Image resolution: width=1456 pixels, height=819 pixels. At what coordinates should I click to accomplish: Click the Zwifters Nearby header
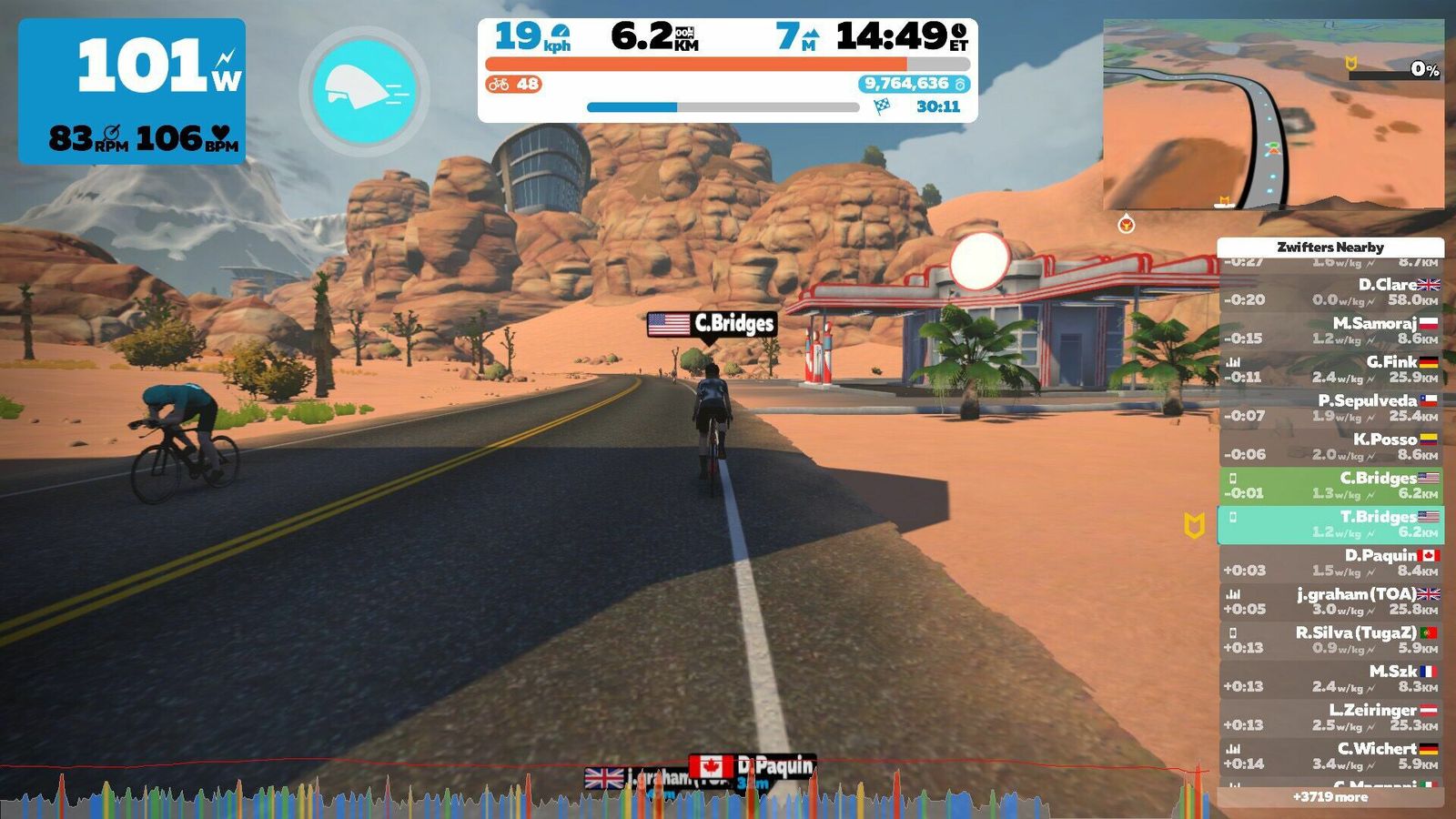[1330, 247]
